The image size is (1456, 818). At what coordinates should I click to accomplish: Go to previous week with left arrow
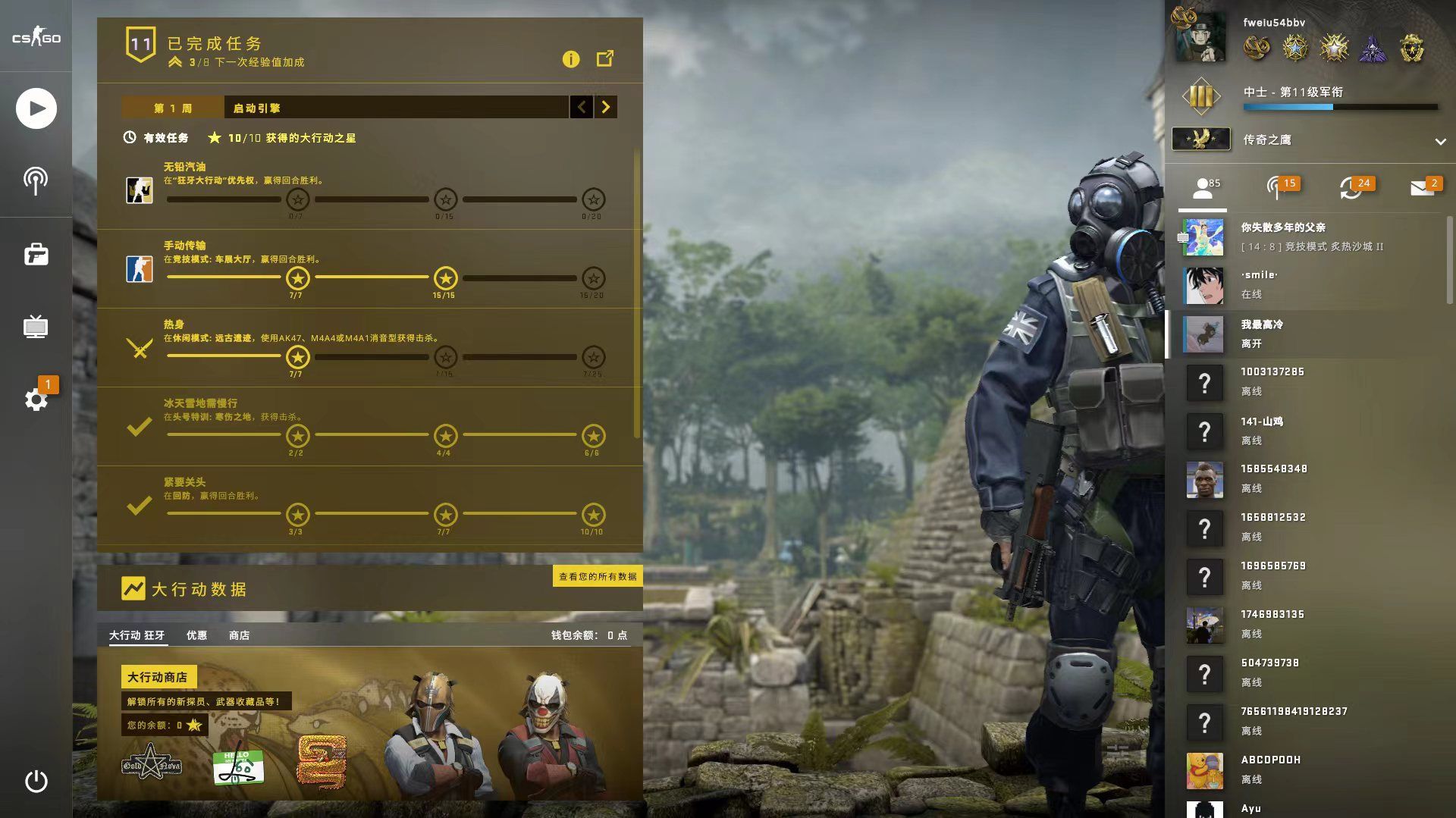[582, 108]
